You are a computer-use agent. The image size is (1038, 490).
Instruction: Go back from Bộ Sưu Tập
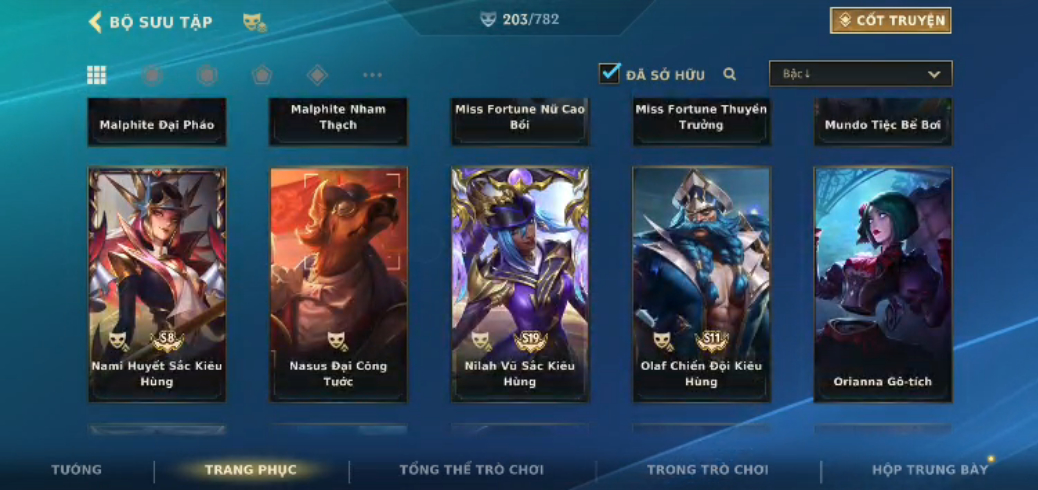click(96, 22)
